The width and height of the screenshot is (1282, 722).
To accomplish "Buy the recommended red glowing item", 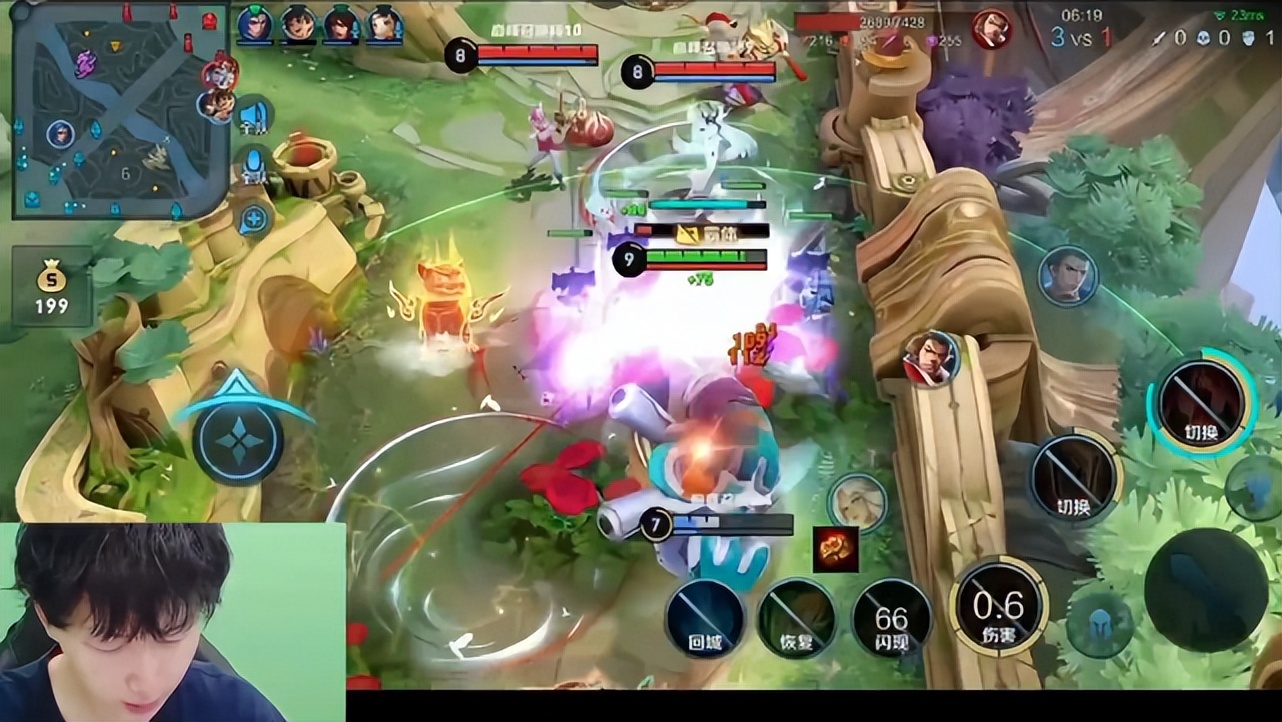I will [x=835, y=549].
